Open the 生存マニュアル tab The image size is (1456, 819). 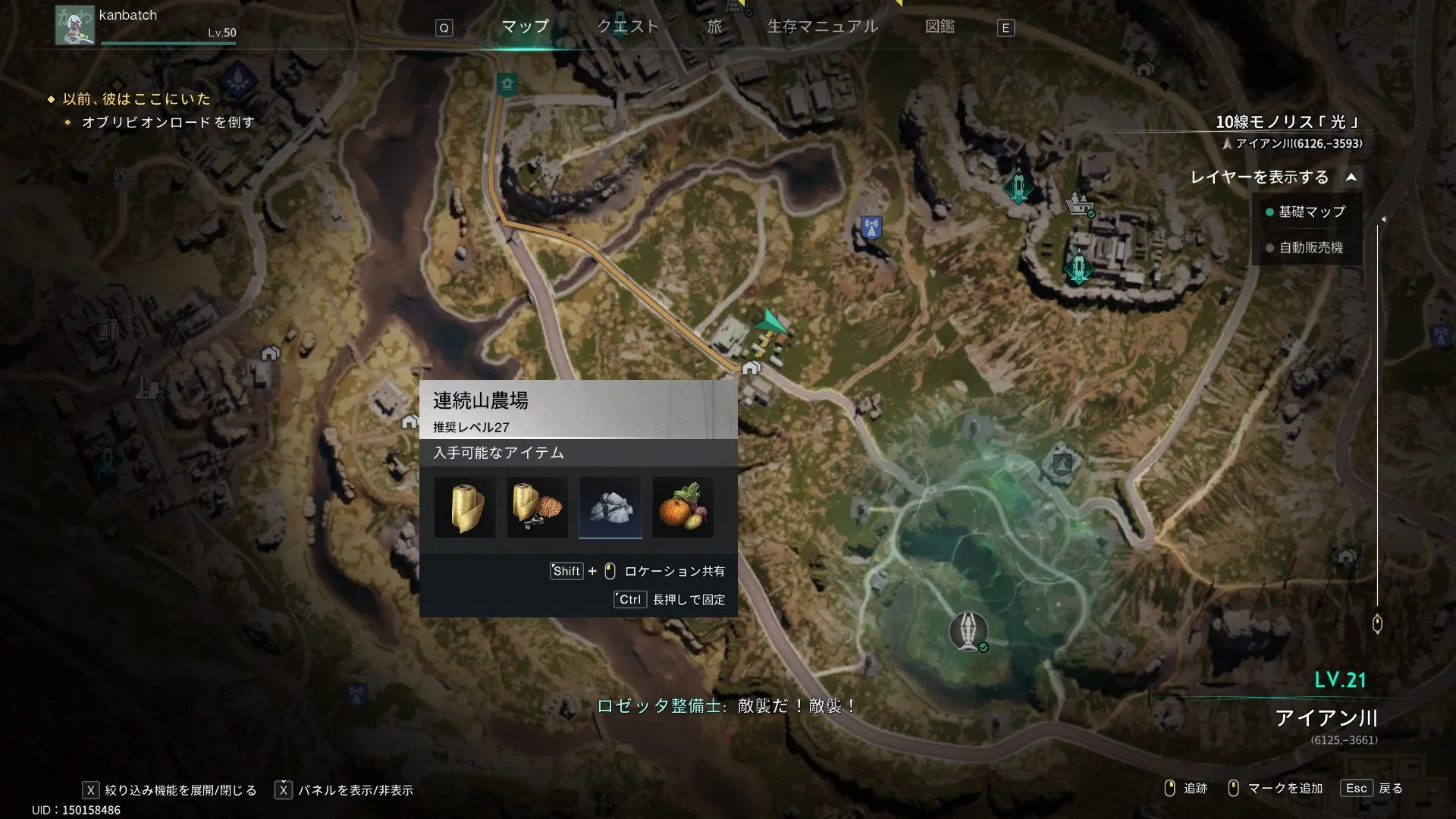tap(823, 27)
